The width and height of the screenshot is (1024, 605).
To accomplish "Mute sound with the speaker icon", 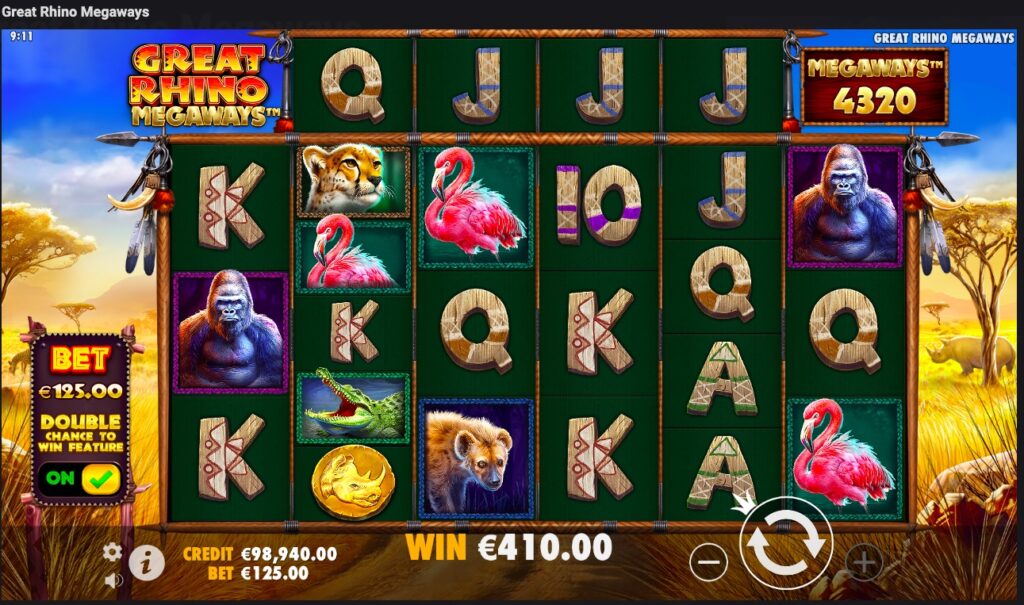I will (x=113, y=580).
